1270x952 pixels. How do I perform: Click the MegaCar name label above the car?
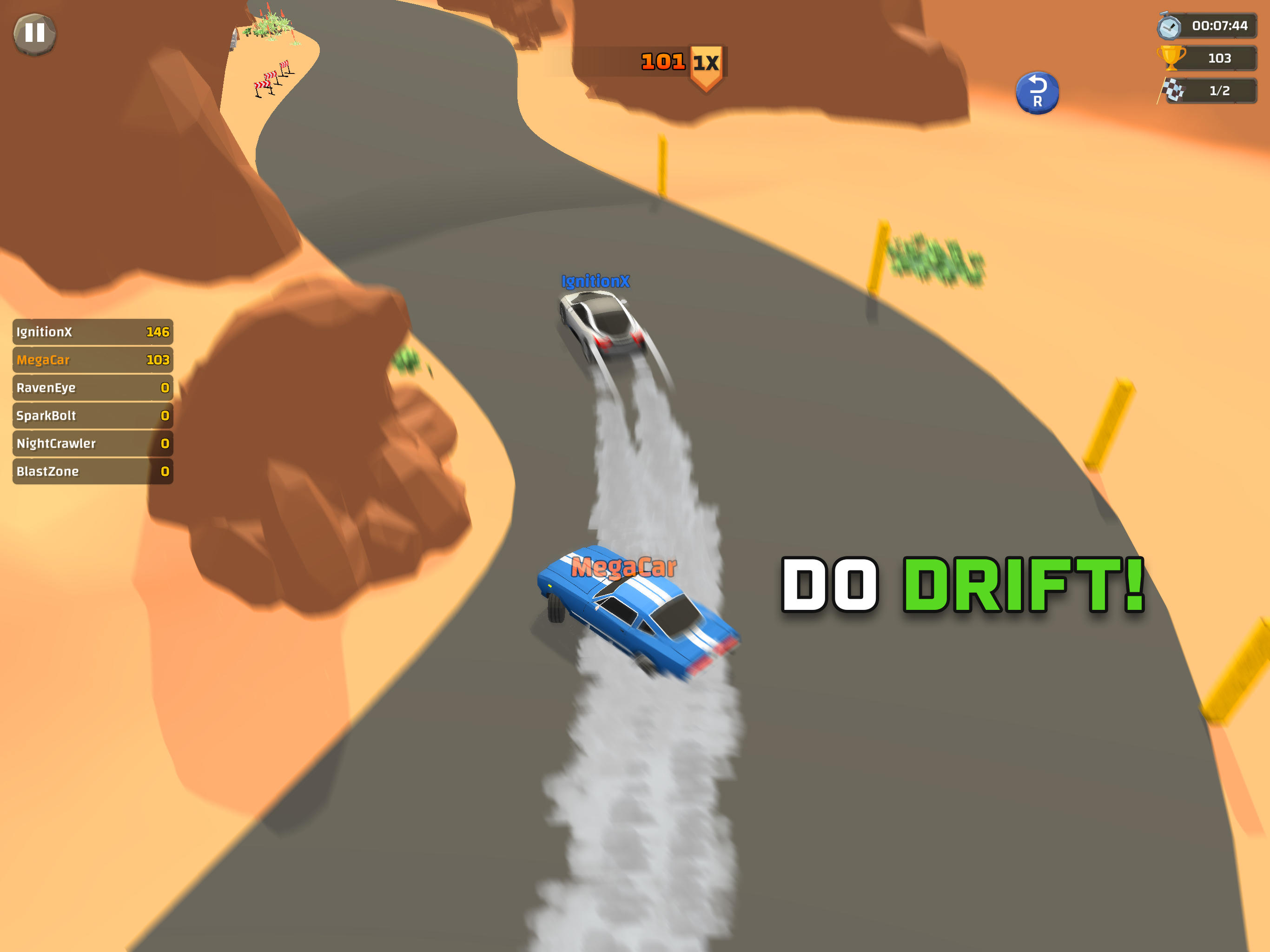622,566
